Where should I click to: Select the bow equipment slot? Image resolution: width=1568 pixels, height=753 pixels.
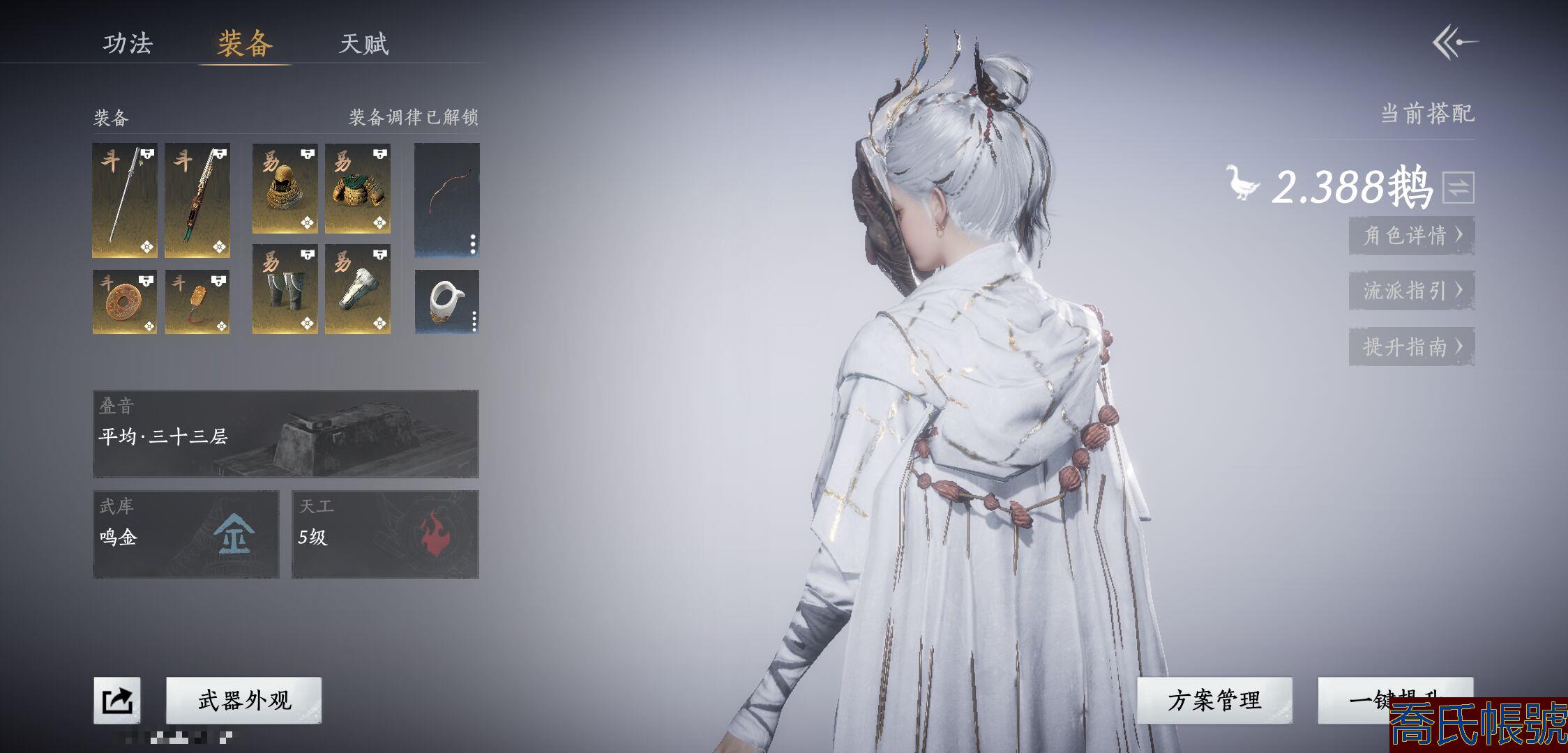click(447, 200)
